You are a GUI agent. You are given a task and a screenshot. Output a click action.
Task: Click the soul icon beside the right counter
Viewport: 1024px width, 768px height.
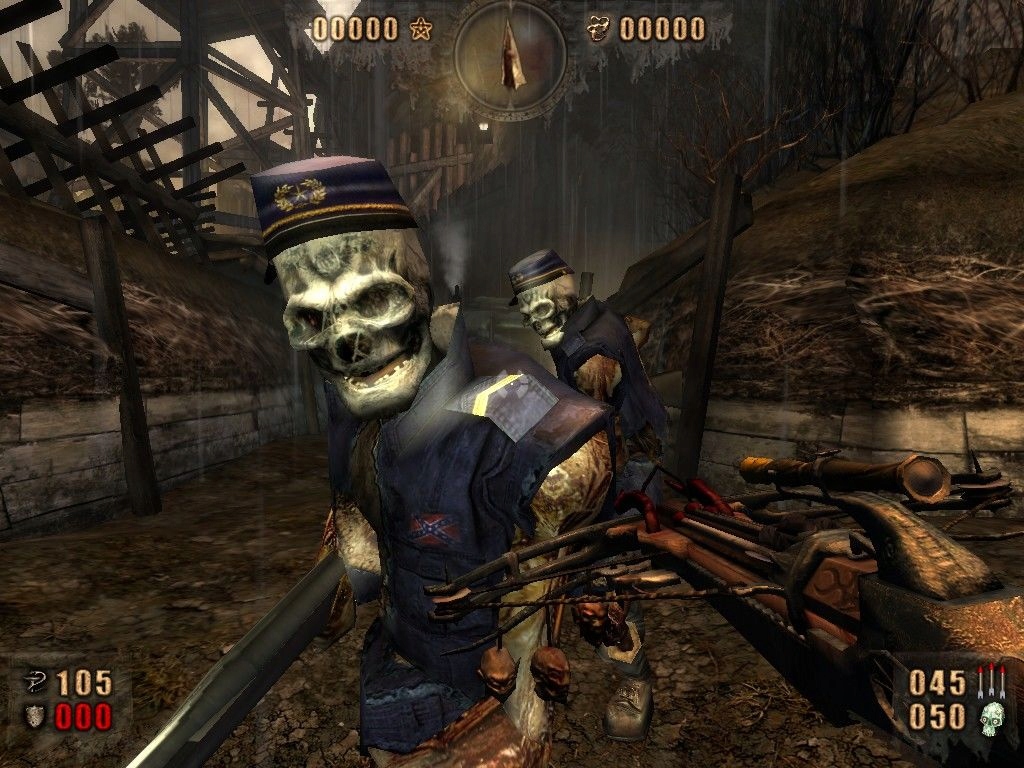click(601, 29)
